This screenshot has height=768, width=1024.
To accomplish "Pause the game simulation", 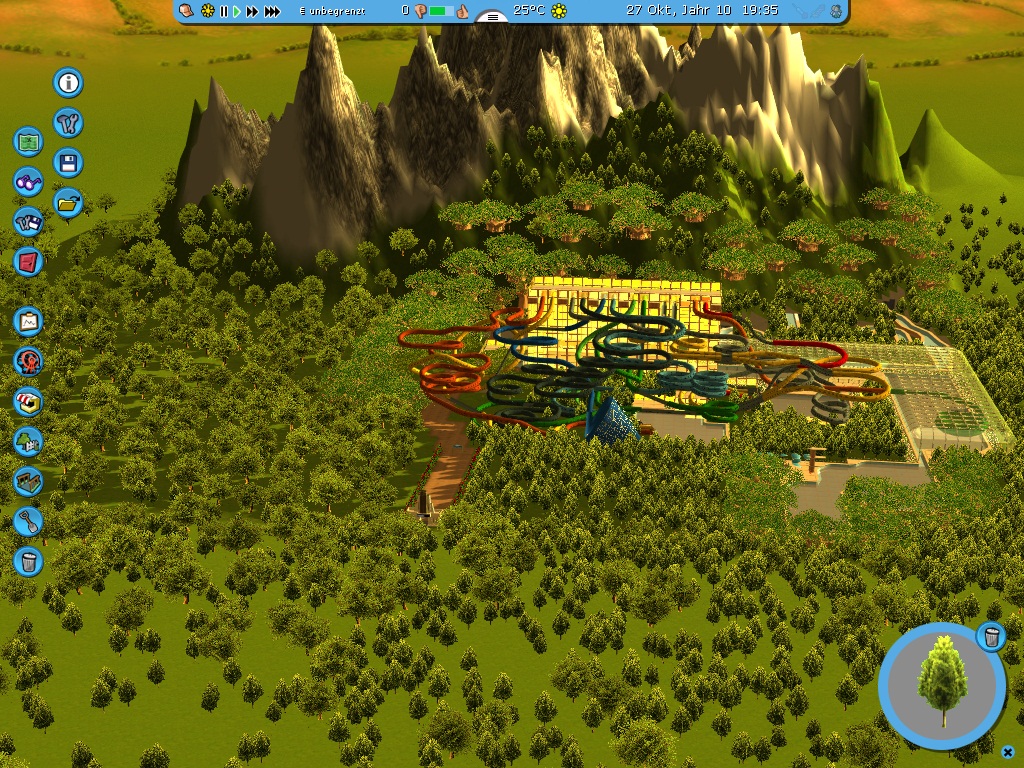I will (224, 11).
